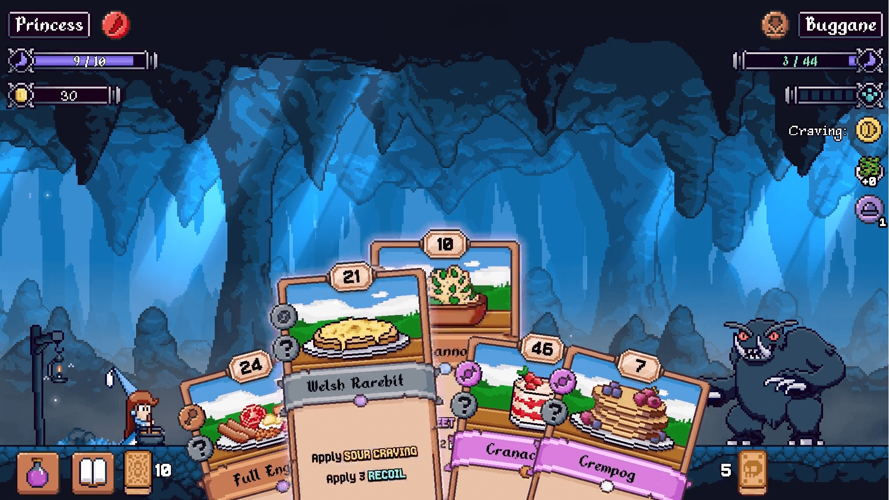Click the Princess red flavor icon
Image resolution: width=889 pixels, height=500 pixels.
click(x=115, y=24)
